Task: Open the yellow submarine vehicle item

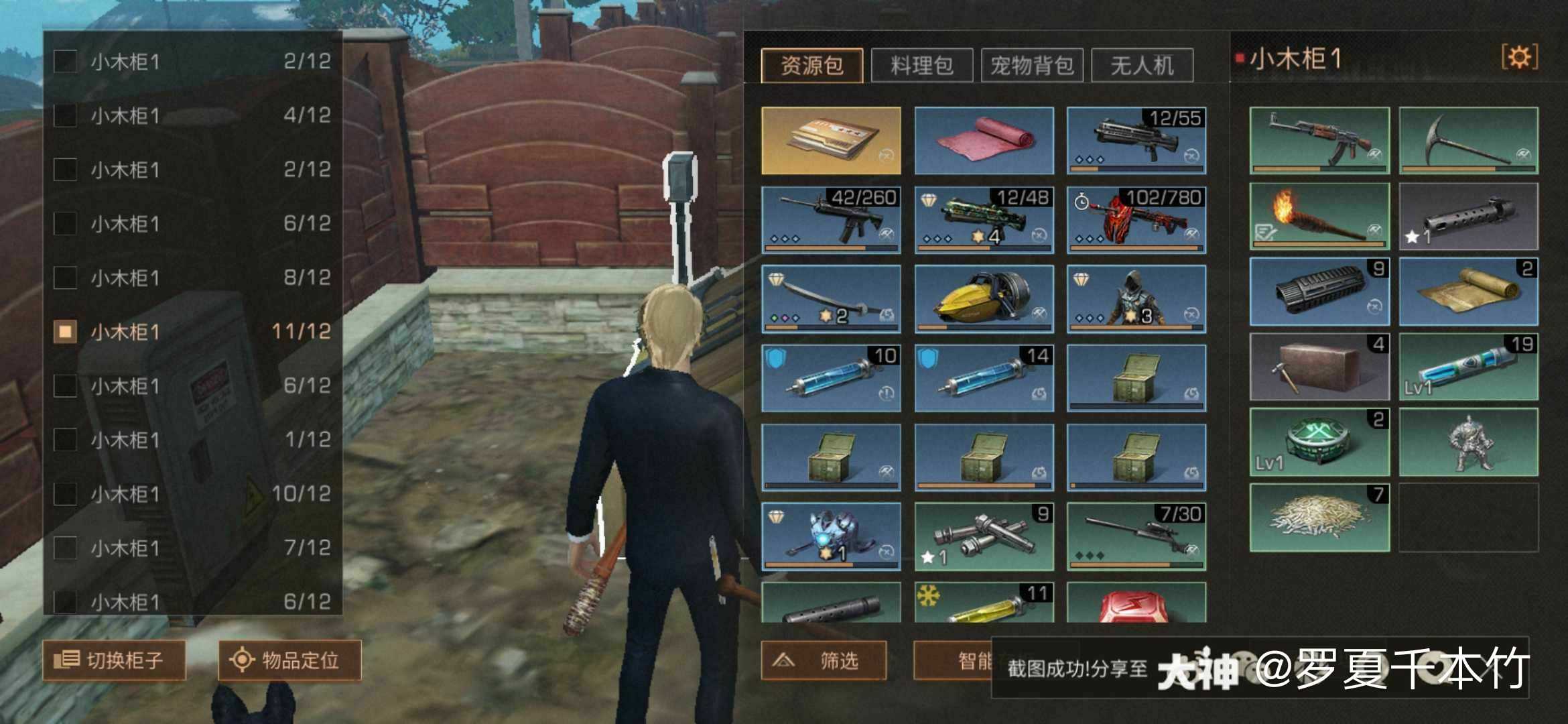Action: point(983,300)
